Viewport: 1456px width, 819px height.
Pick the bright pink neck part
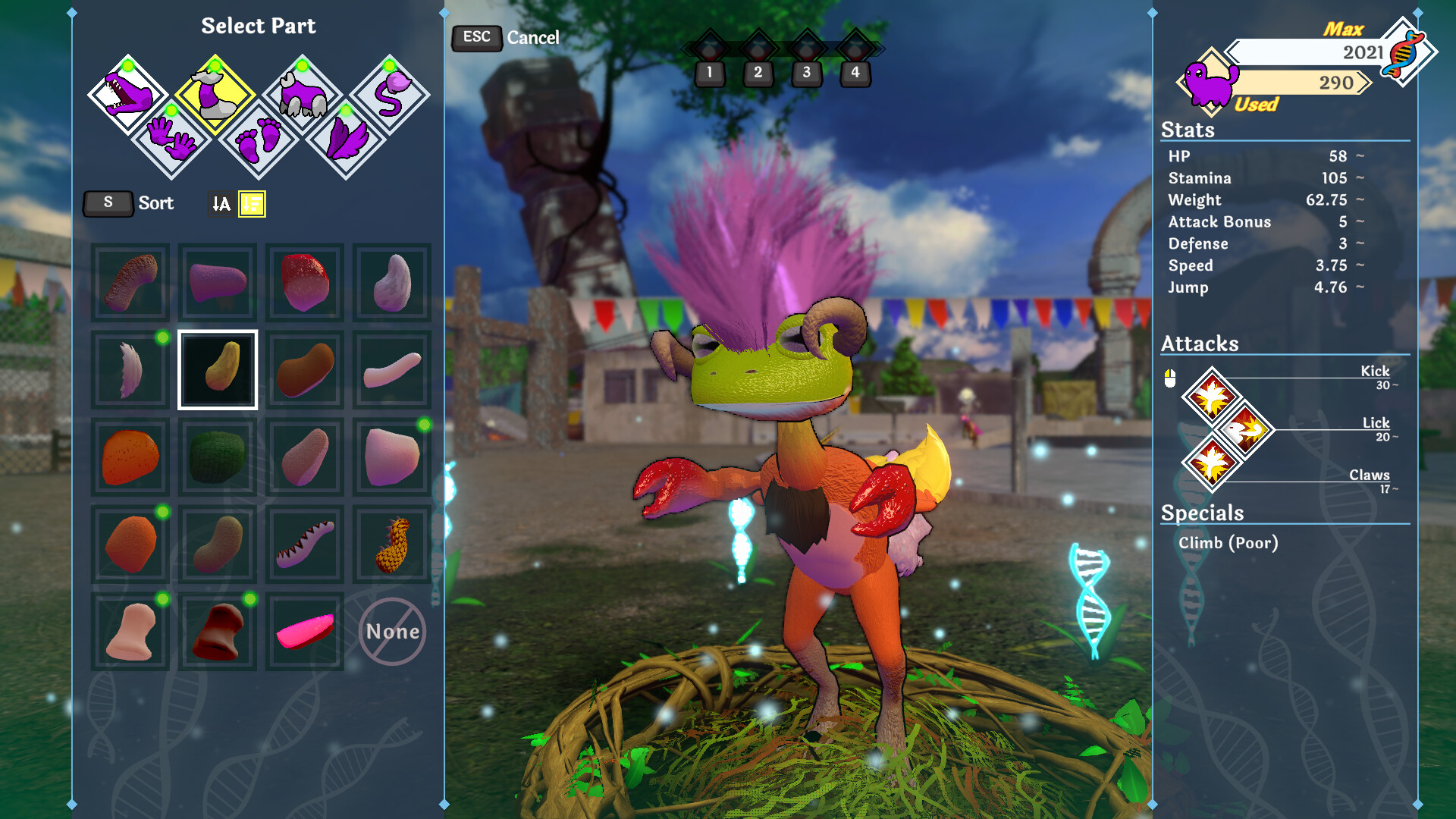pos(305,632)
